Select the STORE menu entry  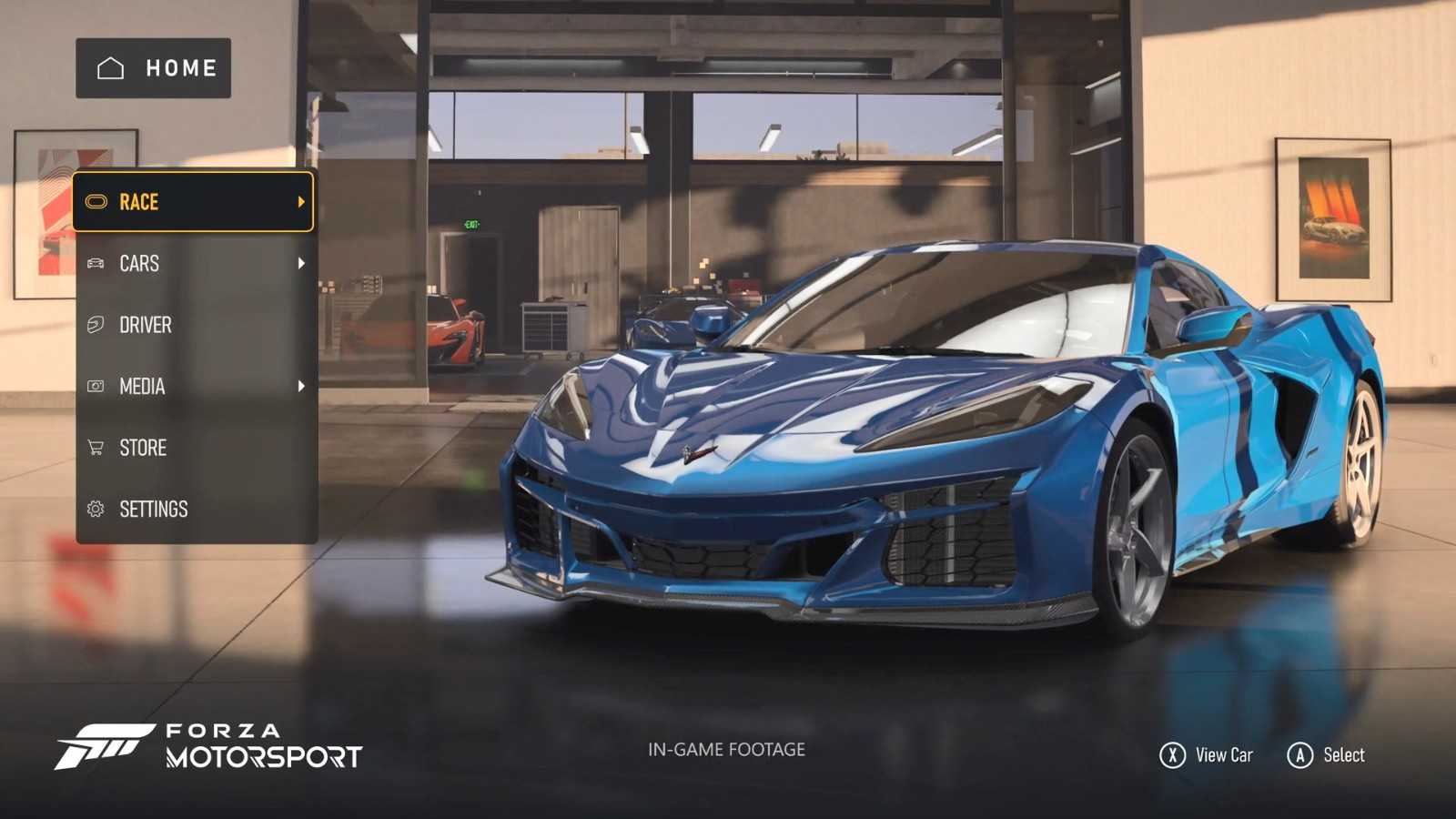(142, 448)
